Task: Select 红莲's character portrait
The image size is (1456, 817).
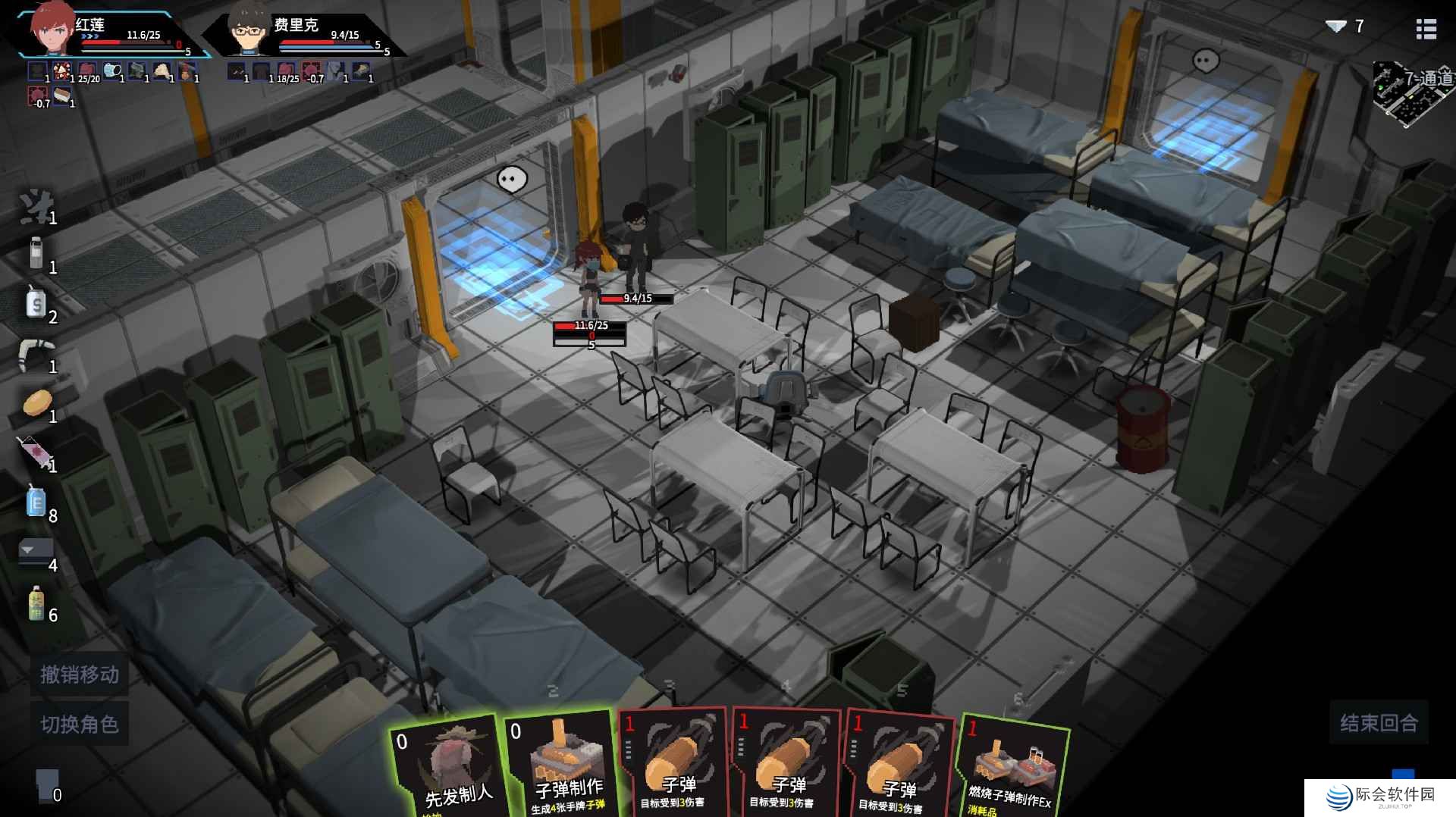Action: pos(53,29)
